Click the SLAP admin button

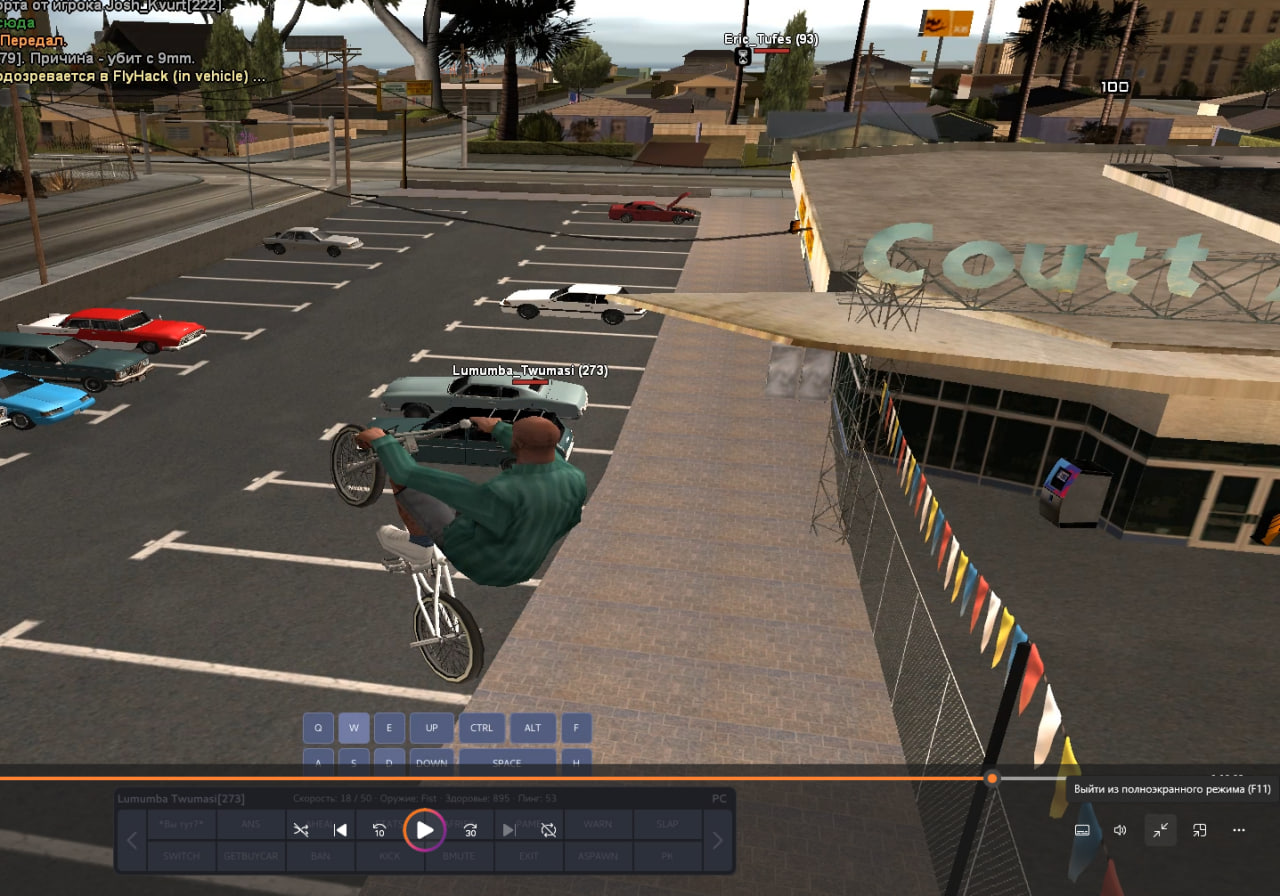(x=667, y=825)
